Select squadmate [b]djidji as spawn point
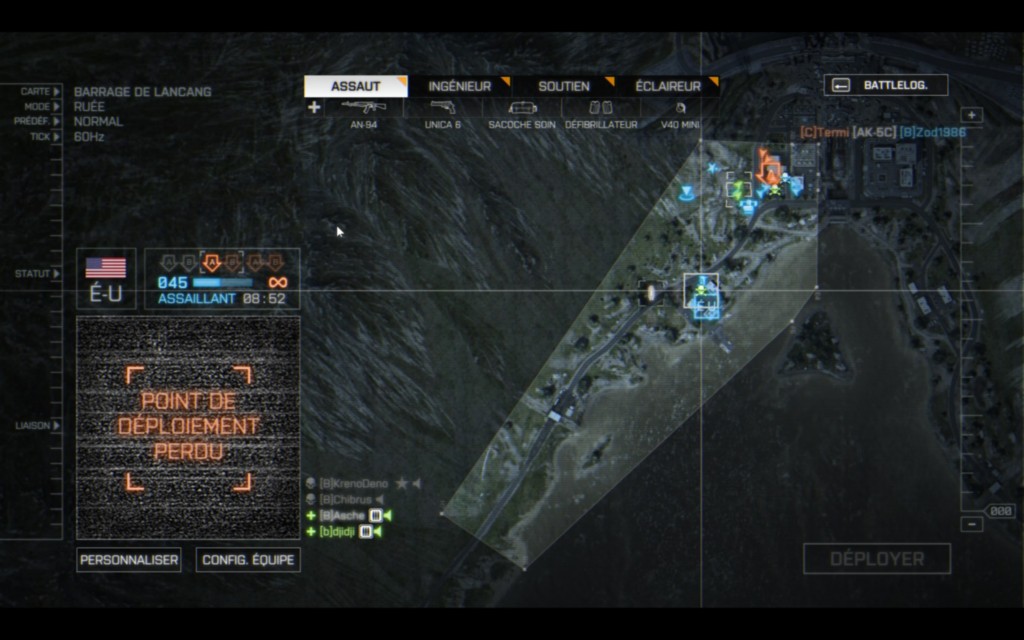Viewport: 1024px width, 640px height. (338, 532)
